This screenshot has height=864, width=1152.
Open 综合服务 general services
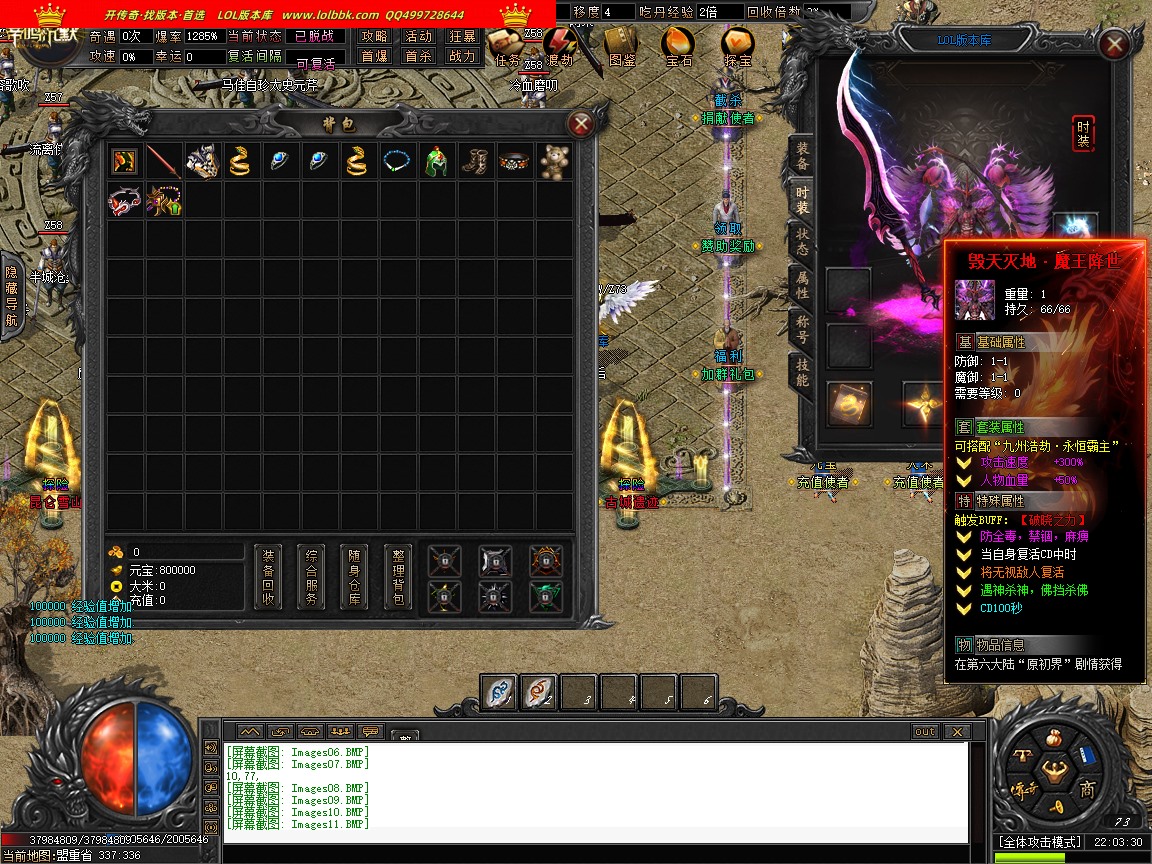(x=312, y=578)
